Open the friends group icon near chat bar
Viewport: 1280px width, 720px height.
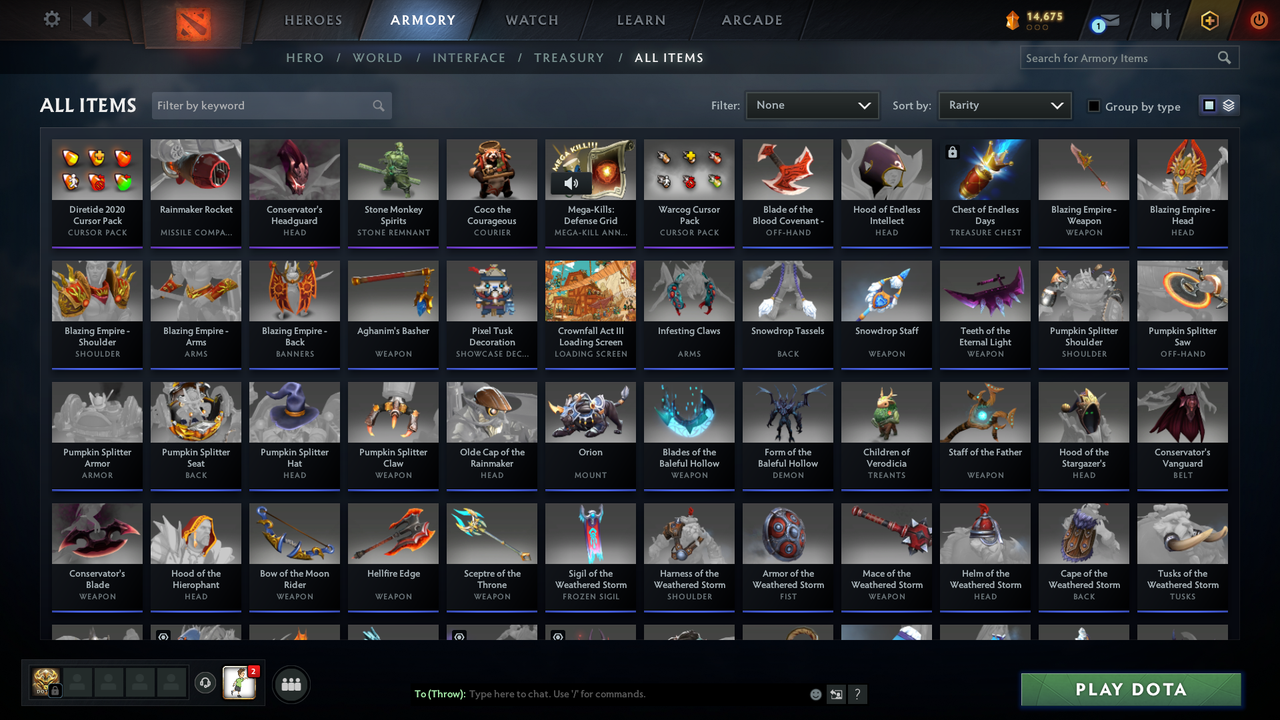[x=291, y=684]
